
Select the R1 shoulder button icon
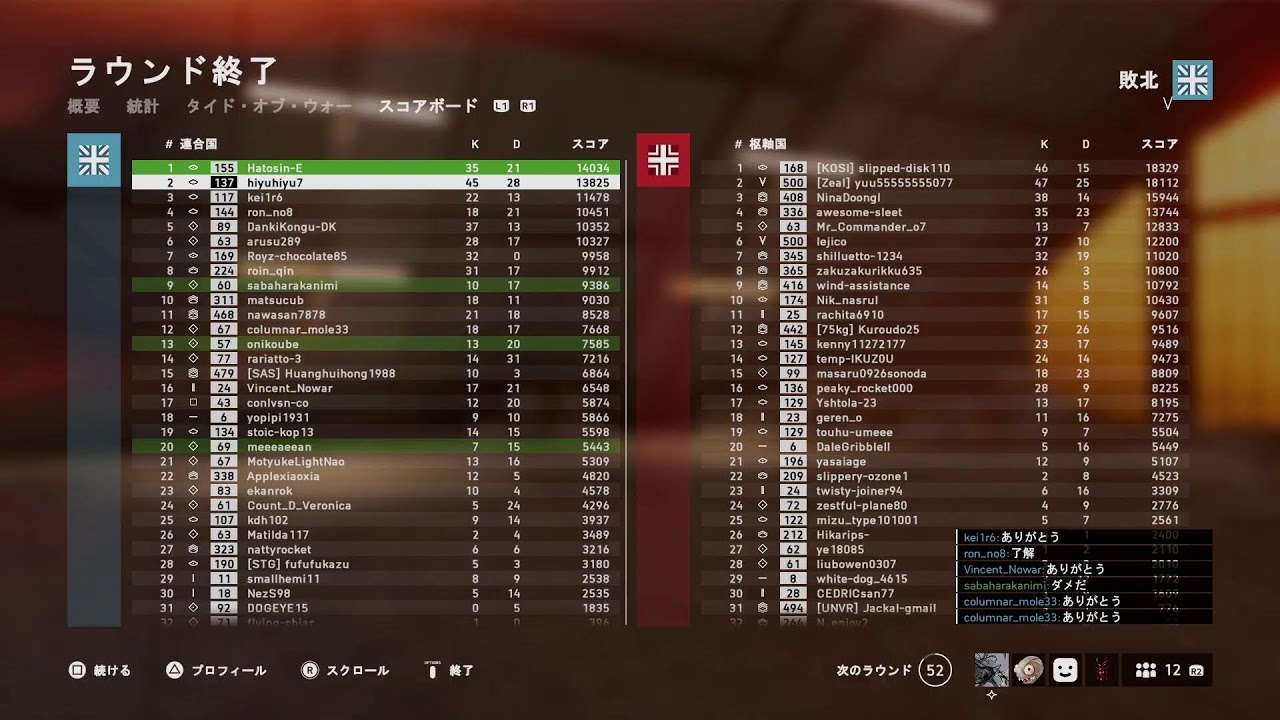coord(531,105)
